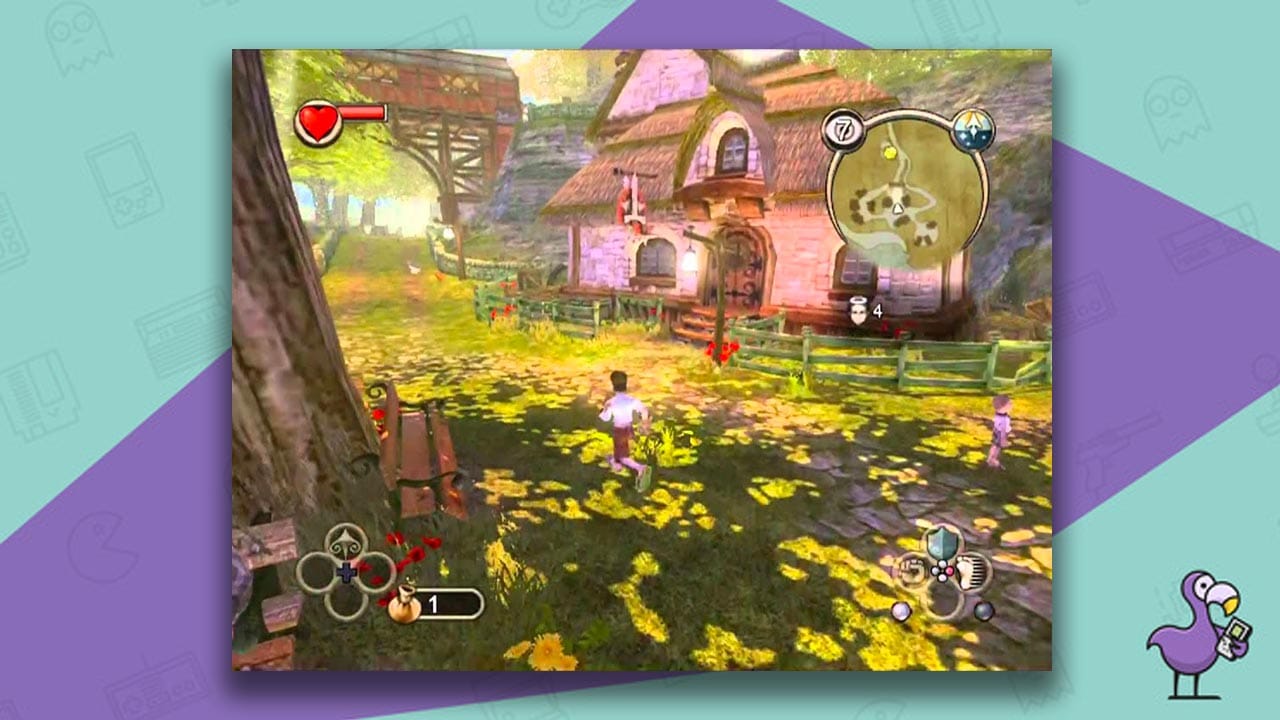The width and height of the screenshot is (1280, 720).
Task: Toggle the dark orb right of the weapon wheel
Action: click(x=983, y=611)
